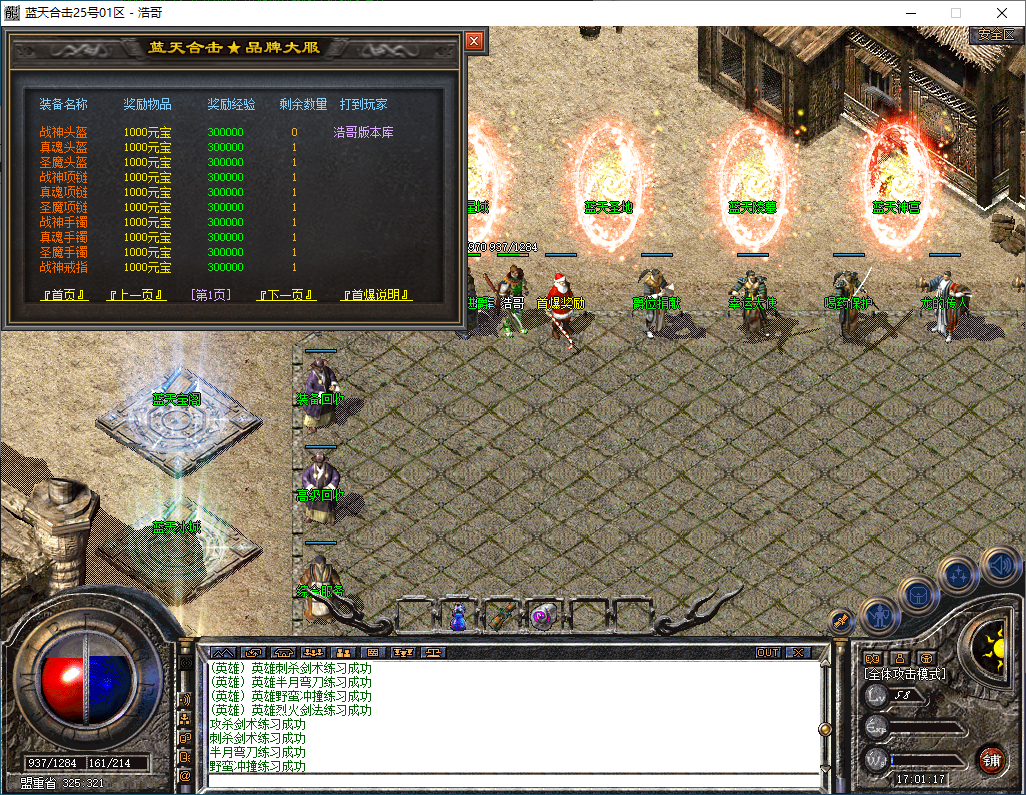Click the OUT button above chat
1026x795 pixels.
point(767,652)
